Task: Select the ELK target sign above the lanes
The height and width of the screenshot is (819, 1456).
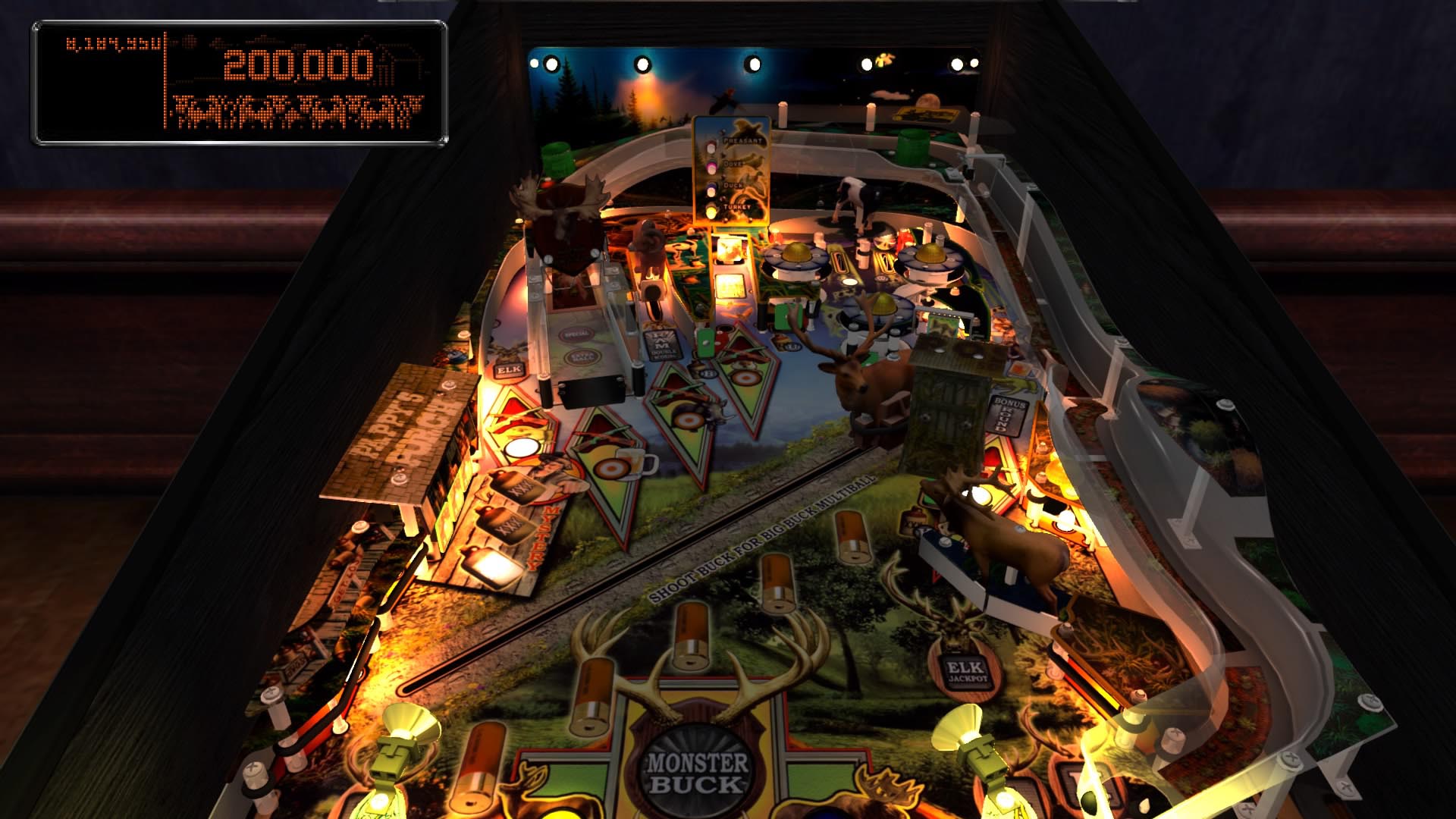Action: point(510,369)
